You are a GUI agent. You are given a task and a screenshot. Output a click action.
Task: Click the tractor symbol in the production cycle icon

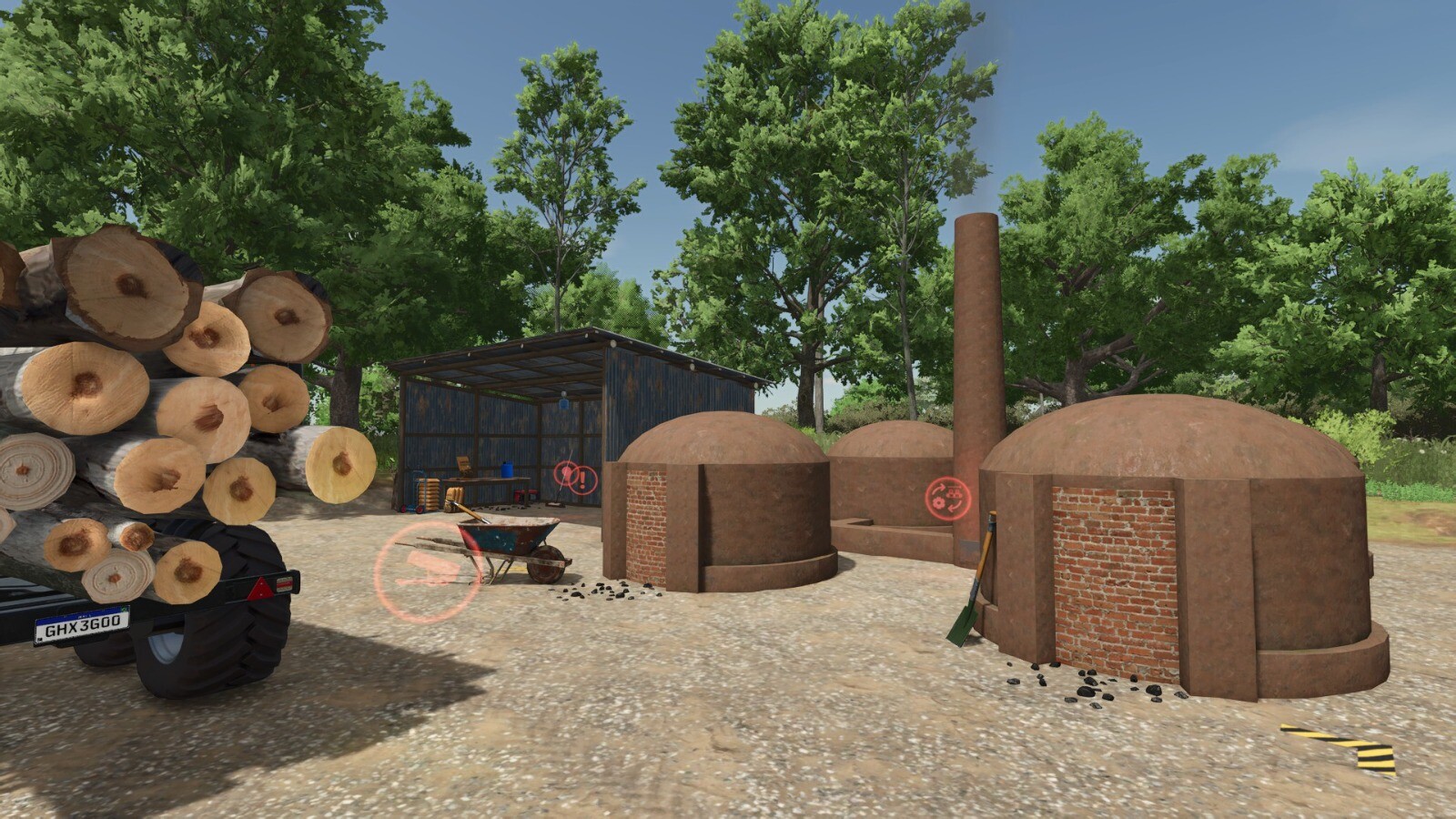(954, 493)
